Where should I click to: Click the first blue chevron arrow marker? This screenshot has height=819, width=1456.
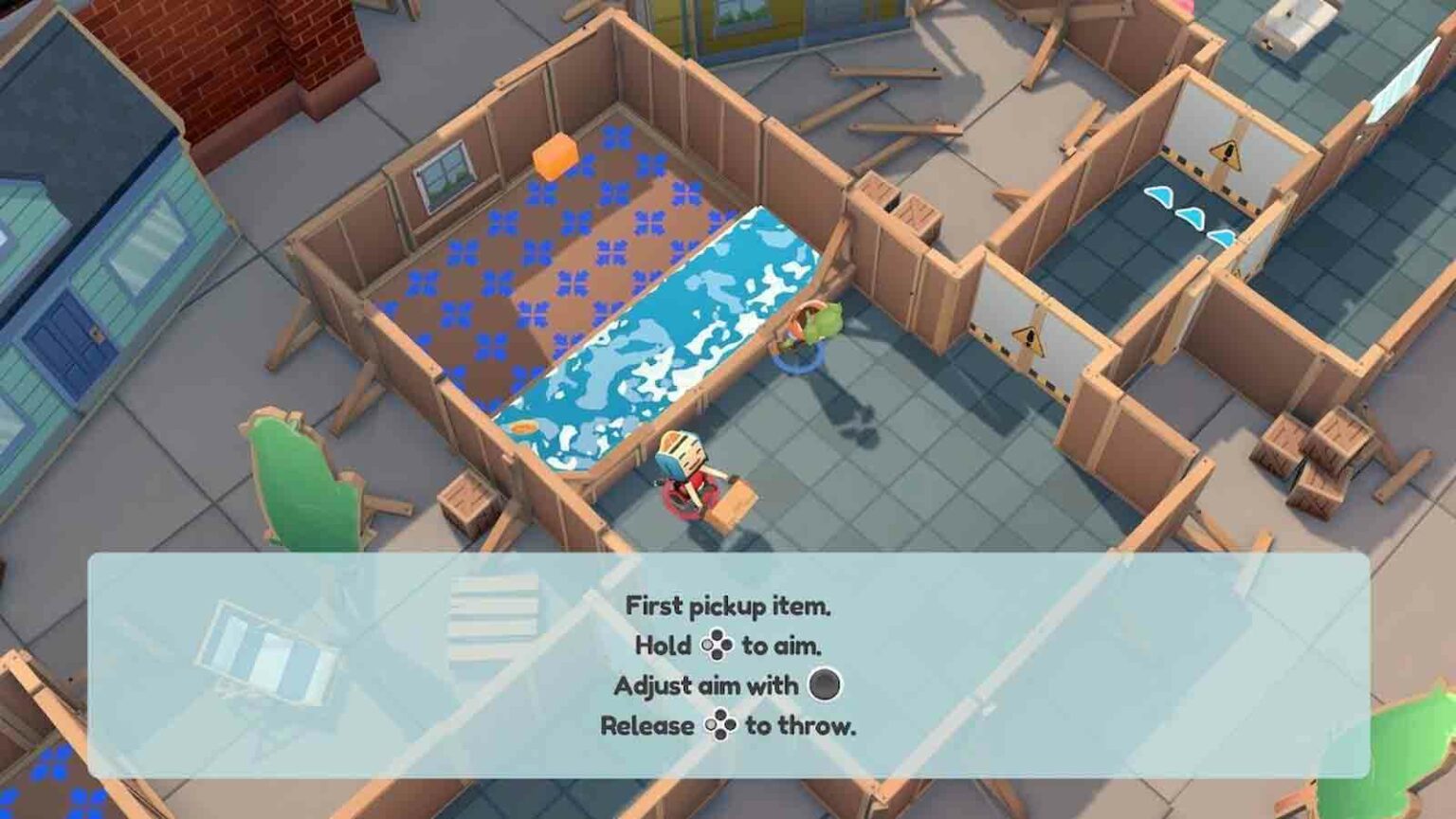coord(1158,194)
